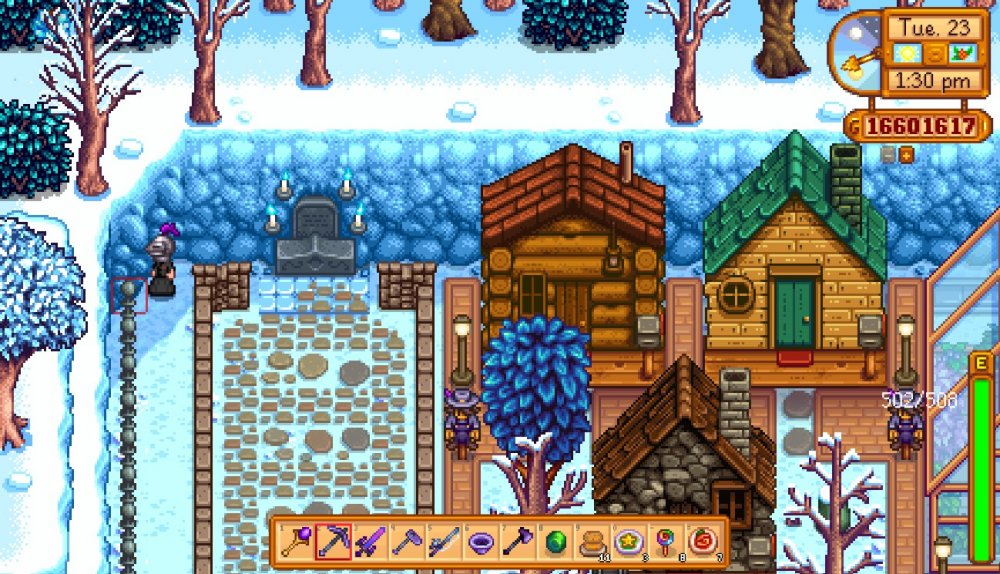The width and height of the screenshot is (1000, 574).
Task: Select the star dish stack of 3
Action: 629,542
